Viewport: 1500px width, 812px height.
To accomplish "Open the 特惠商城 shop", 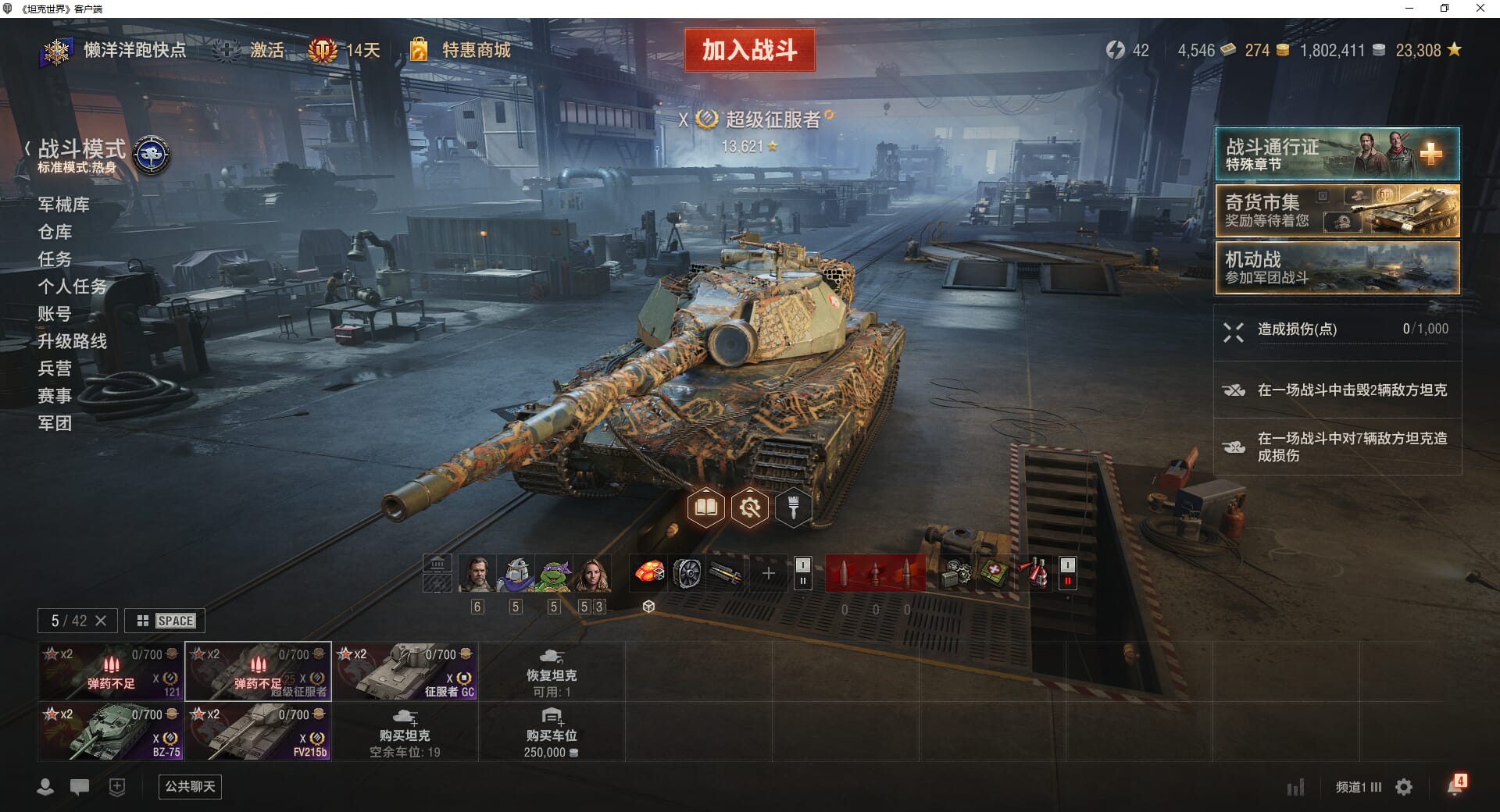I will (x=475, y=51).
